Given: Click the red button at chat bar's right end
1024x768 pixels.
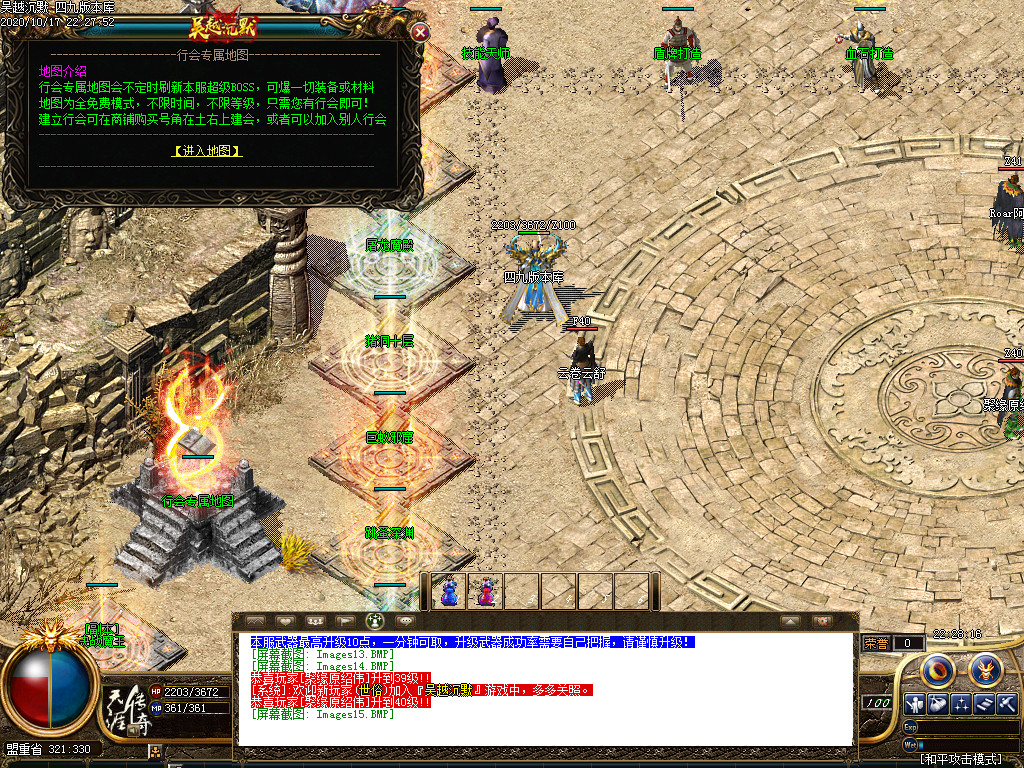Looking at the screenshot, I should pyautogui.click(x=822, y=621).
